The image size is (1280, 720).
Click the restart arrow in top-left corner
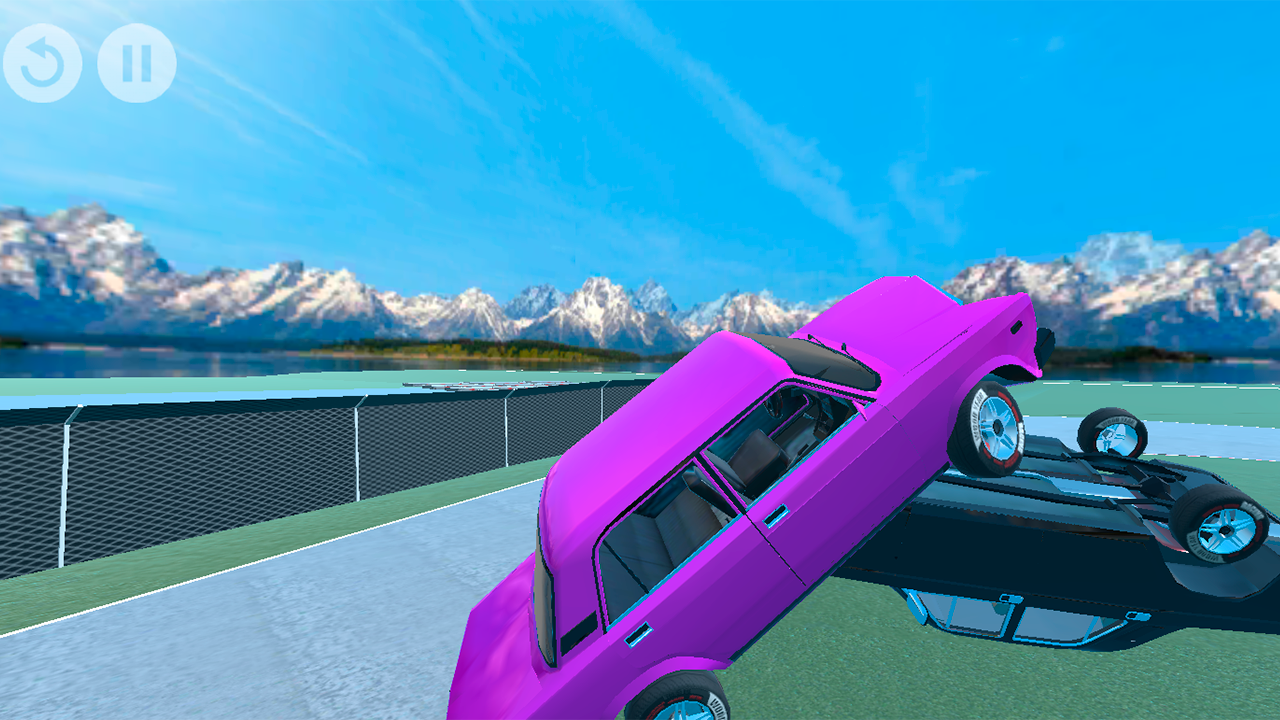point(44,64)
